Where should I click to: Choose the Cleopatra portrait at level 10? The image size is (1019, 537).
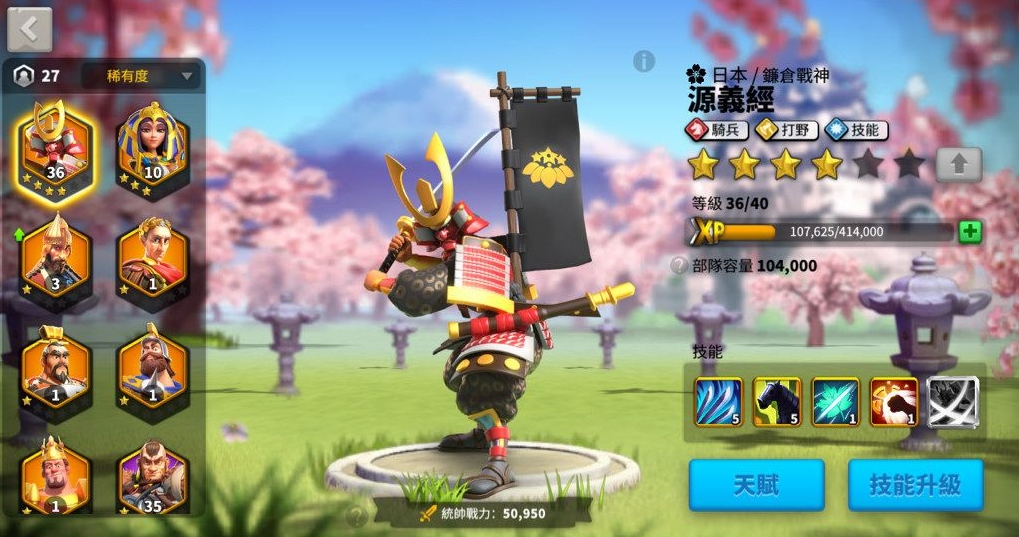click(x=152, y=150)
